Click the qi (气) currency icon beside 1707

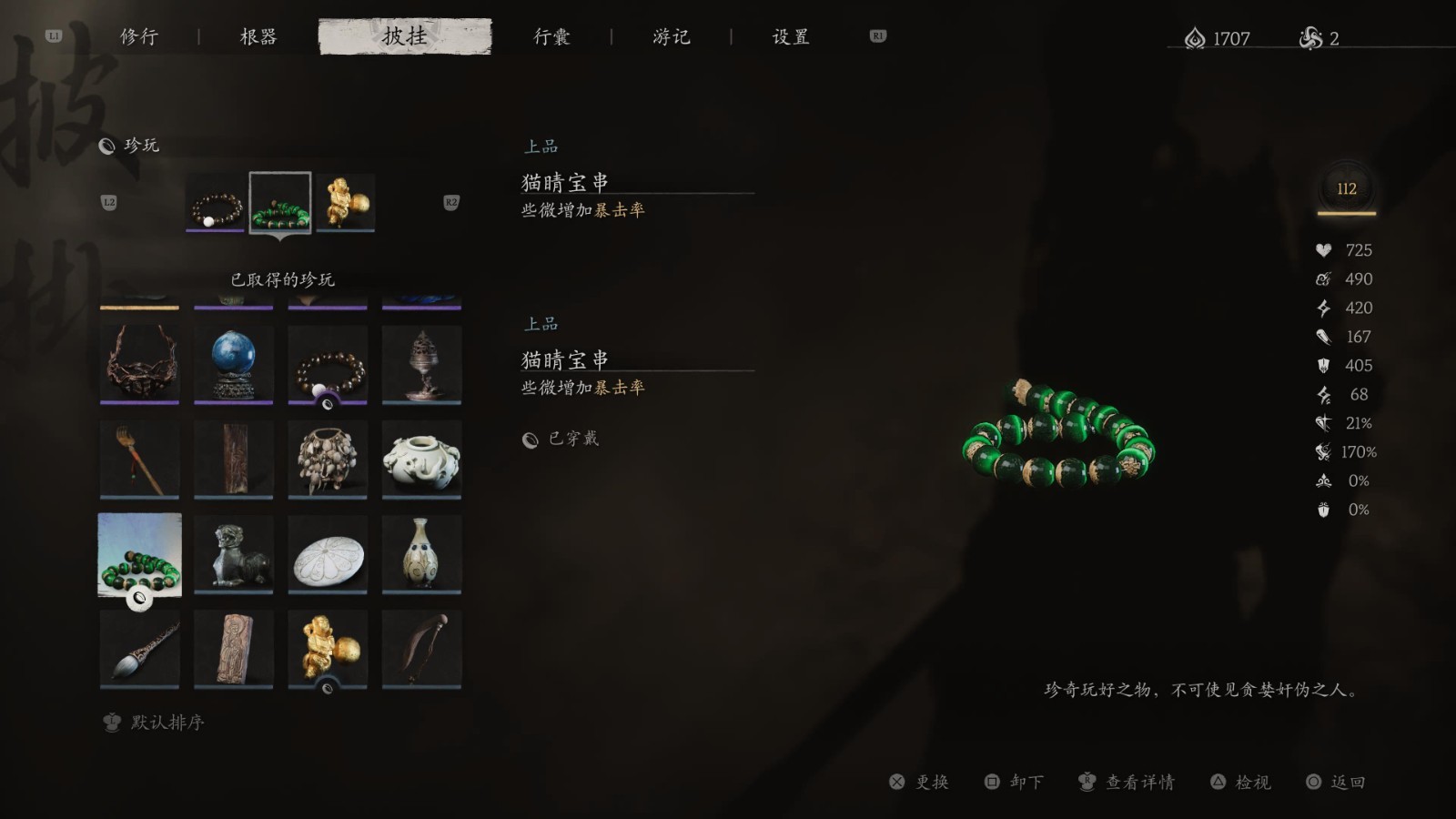pos(1194,38)
